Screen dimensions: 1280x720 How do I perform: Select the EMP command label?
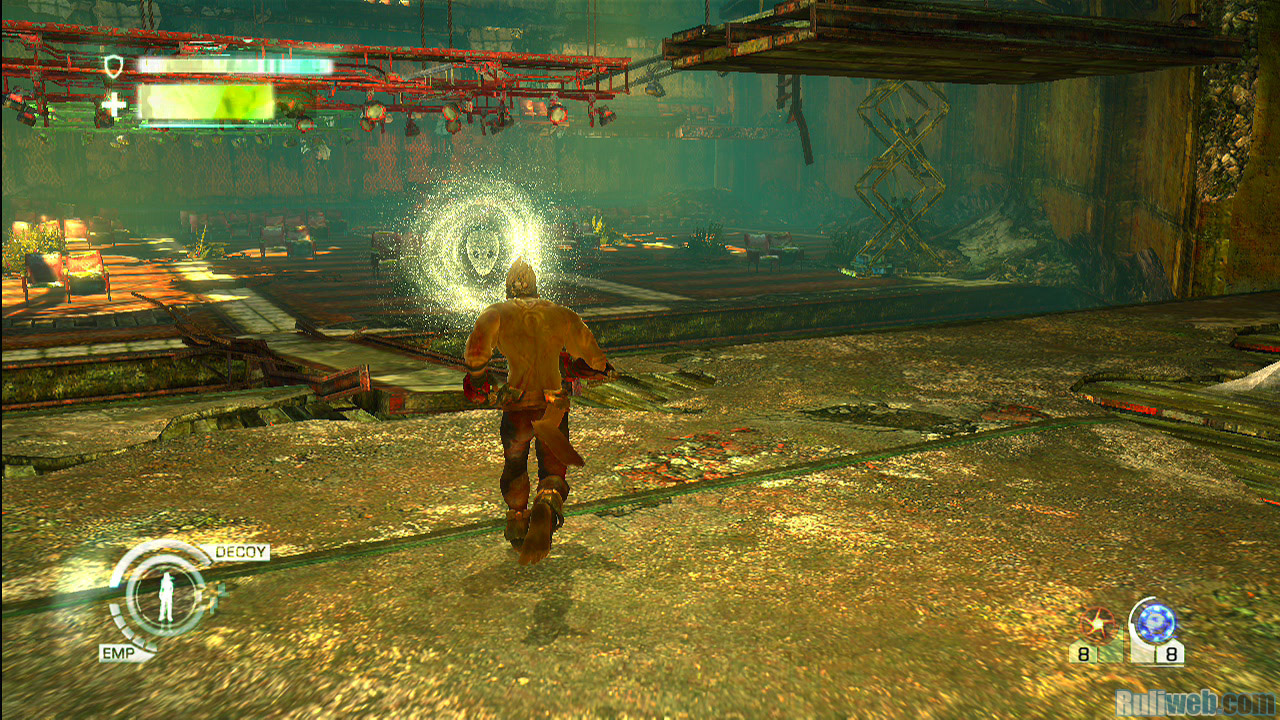click(x=118, y=653)
